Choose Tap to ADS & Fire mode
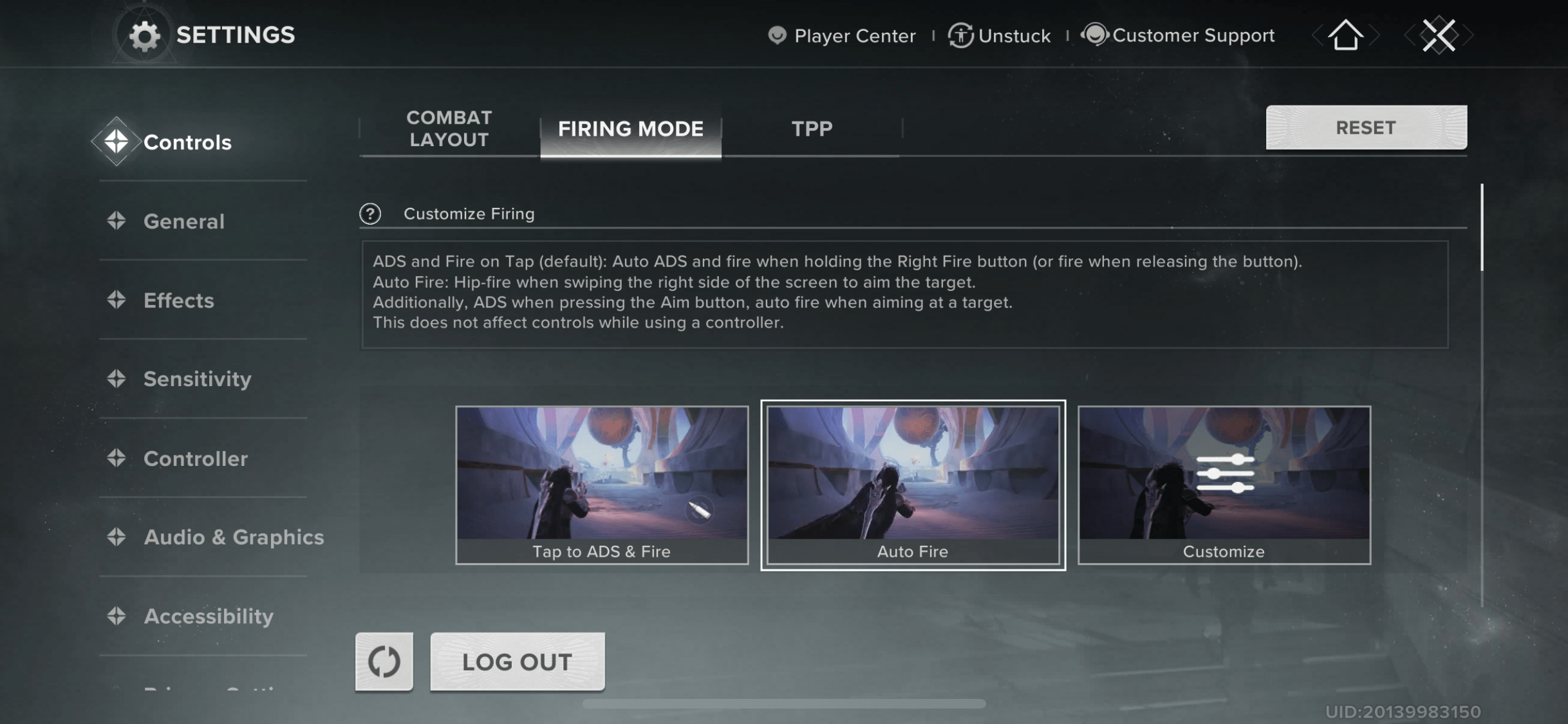Viewport: 1568px width, 724px height. point(602,485)
